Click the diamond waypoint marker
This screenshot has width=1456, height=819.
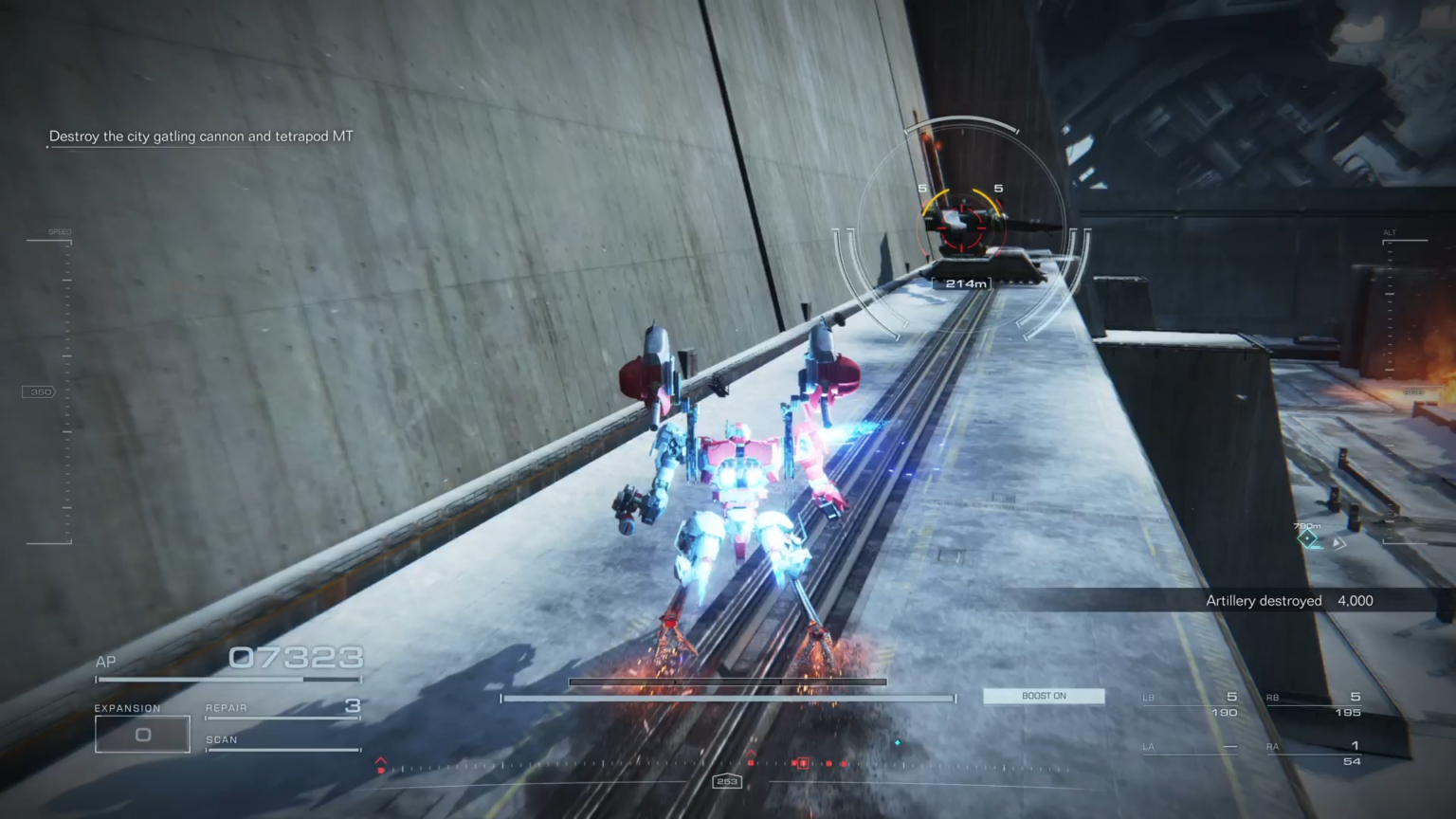1308,539
